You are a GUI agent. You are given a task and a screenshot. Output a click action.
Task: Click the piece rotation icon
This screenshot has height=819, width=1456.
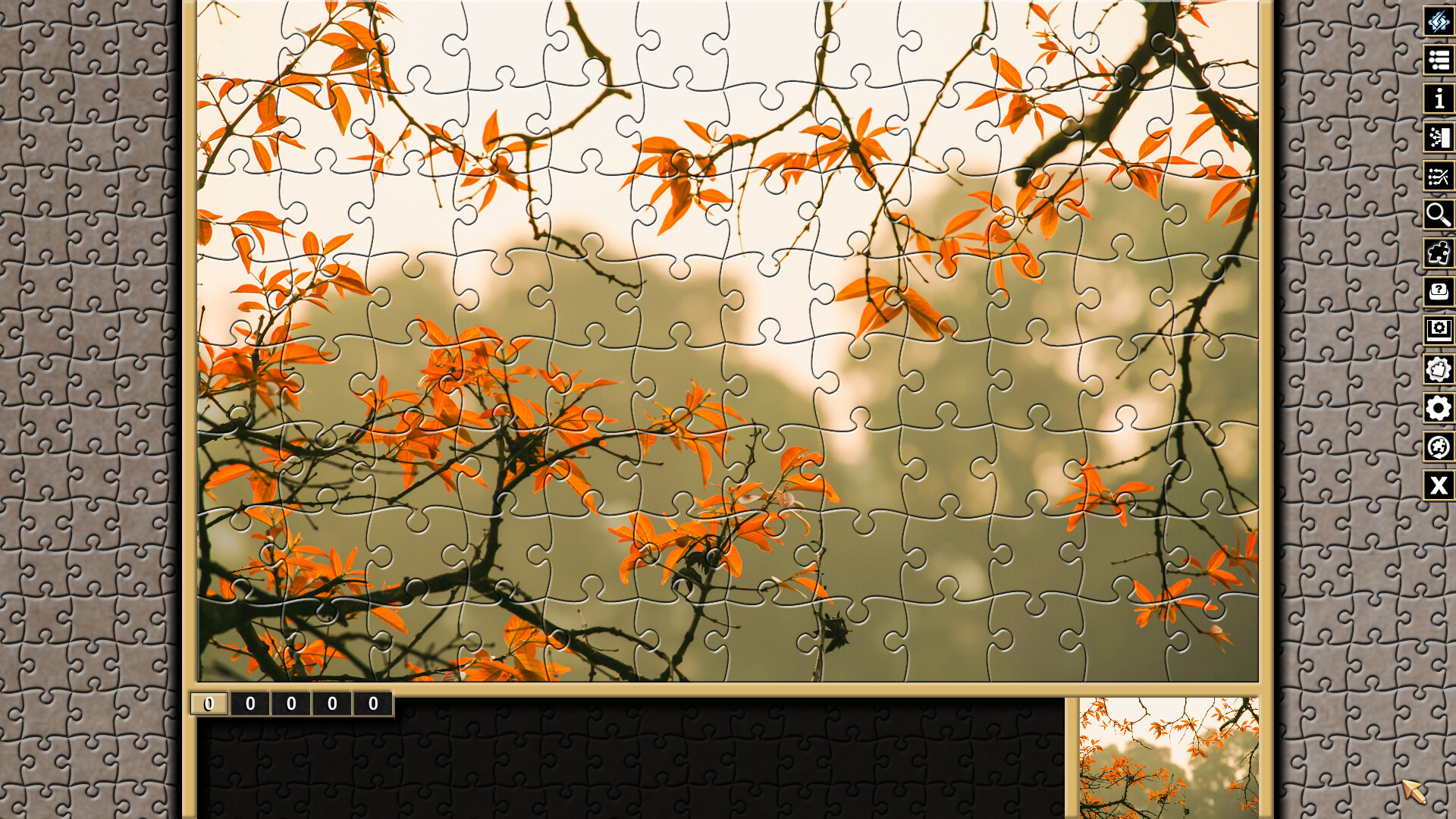point(1439,447)
